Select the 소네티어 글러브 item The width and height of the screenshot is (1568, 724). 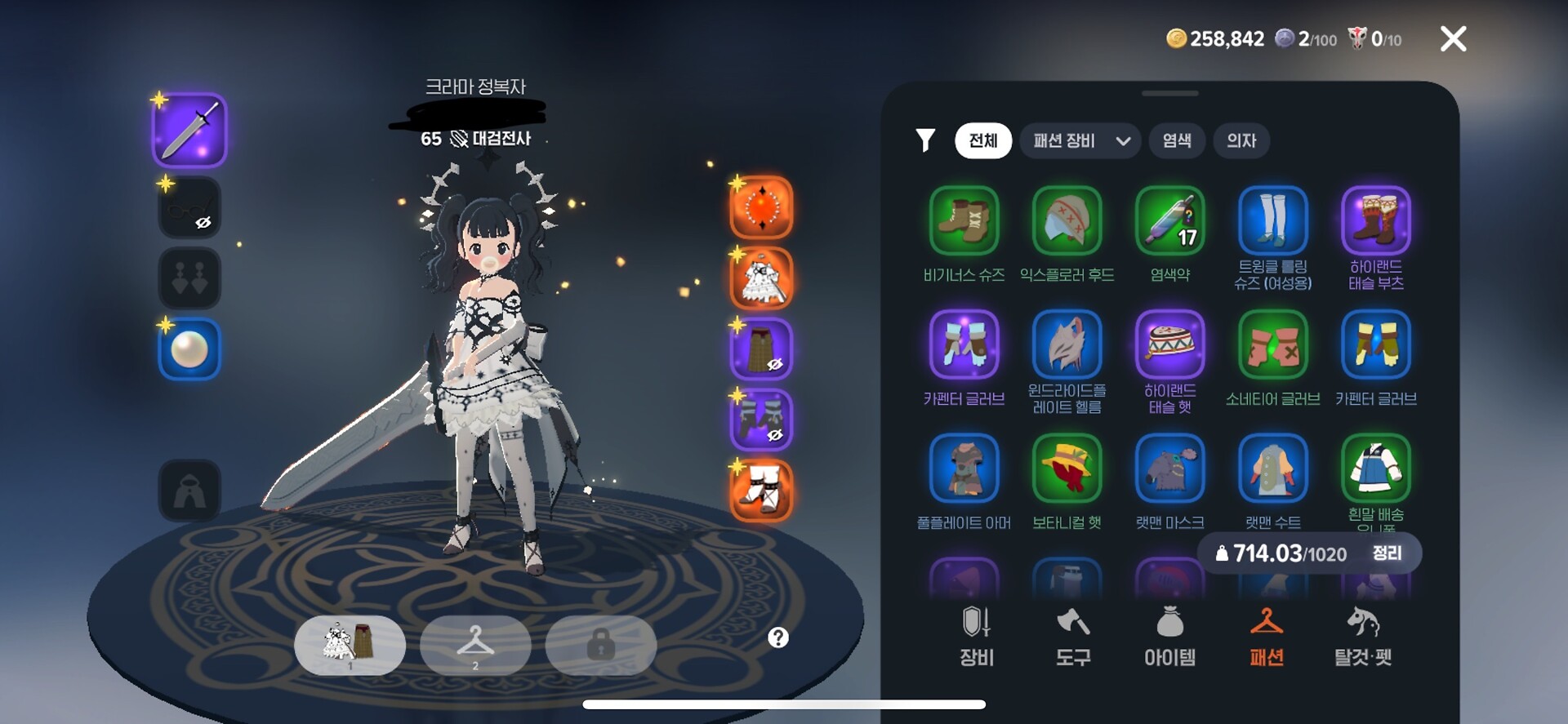[1272, 345]
